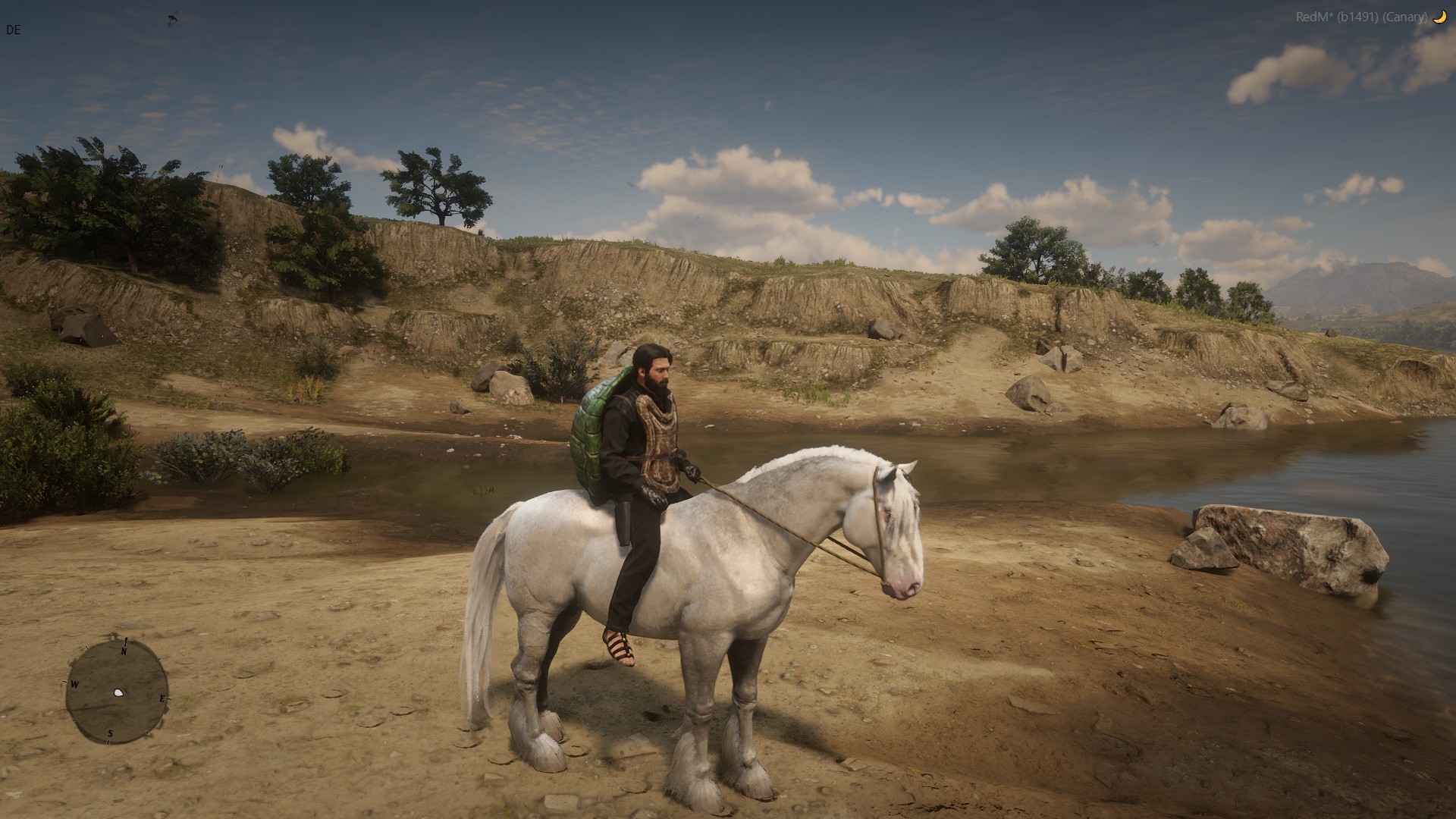1456x819 pixels.
Task: Click the circular compass minimap
Action: (117, 692)
